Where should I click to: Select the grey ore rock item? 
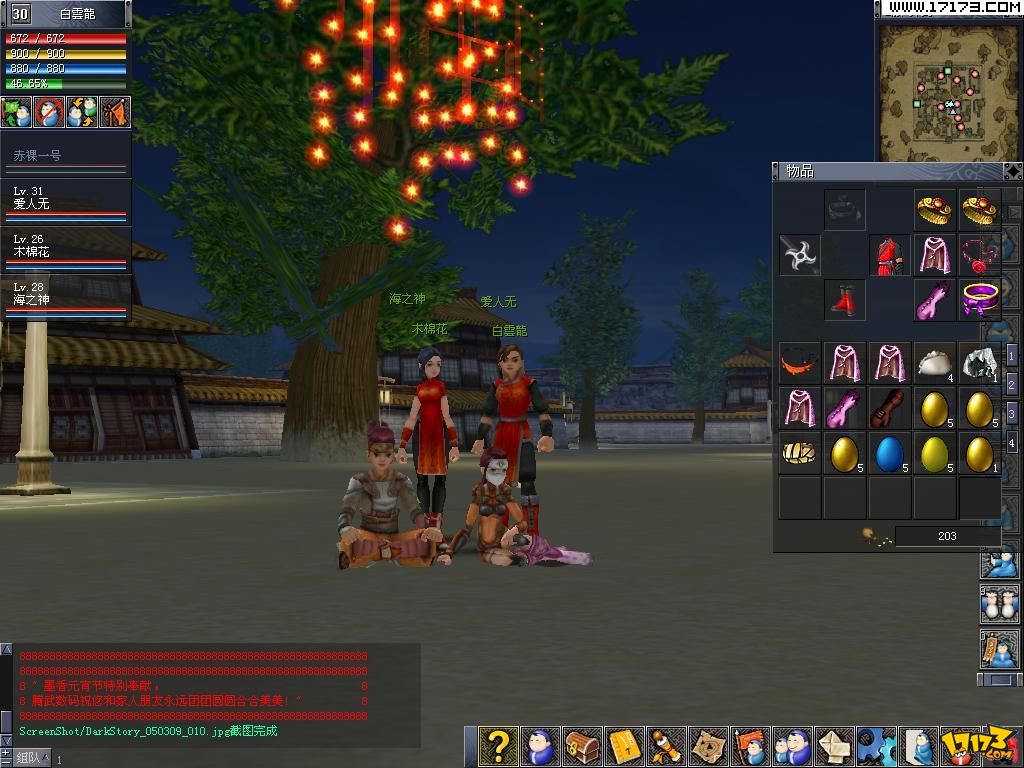pyautogui.click(x=979, y=364)
